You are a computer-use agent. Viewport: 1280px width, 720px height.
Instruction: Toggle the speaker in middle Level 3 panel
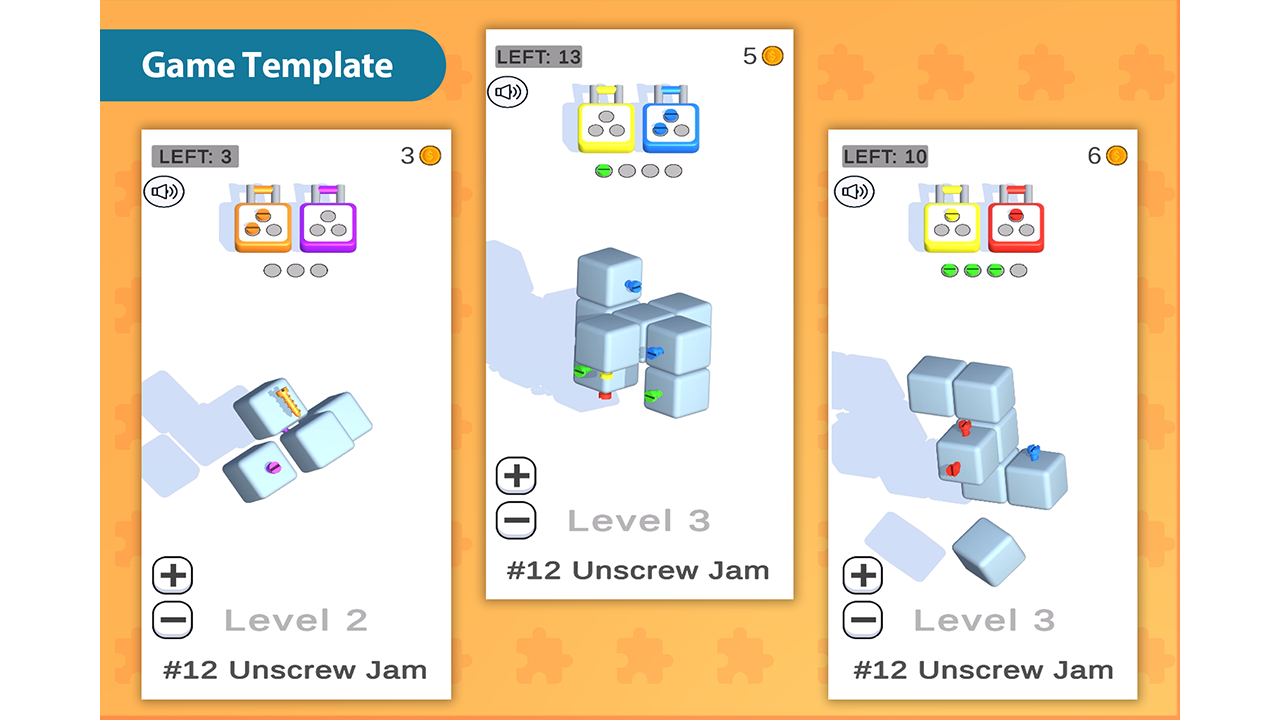pyautogui.click(x=508, y=91)
